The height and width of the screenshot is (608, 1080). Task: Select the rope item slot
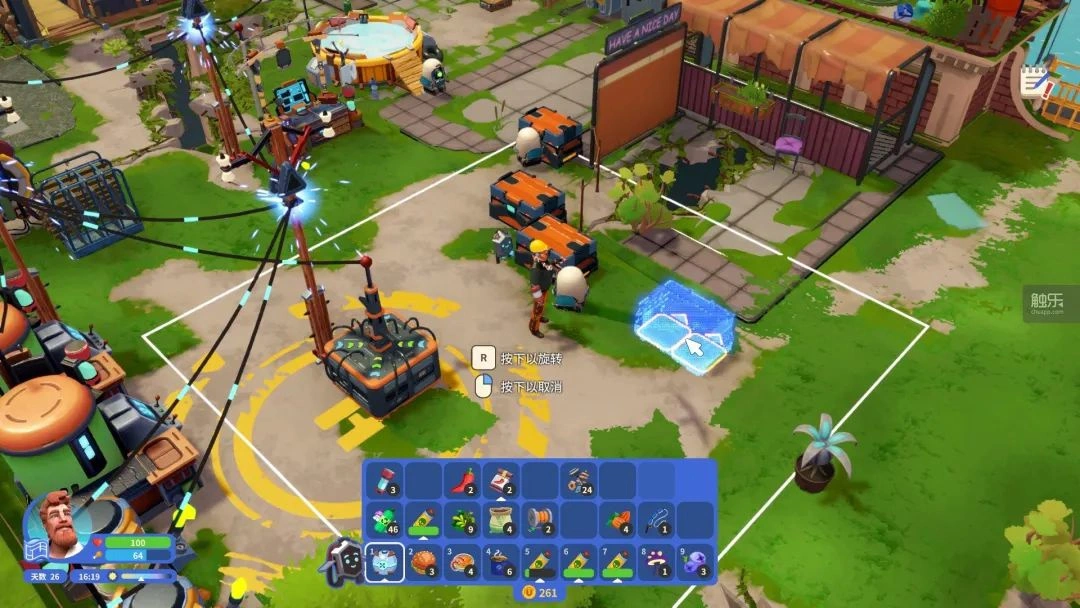656,520
